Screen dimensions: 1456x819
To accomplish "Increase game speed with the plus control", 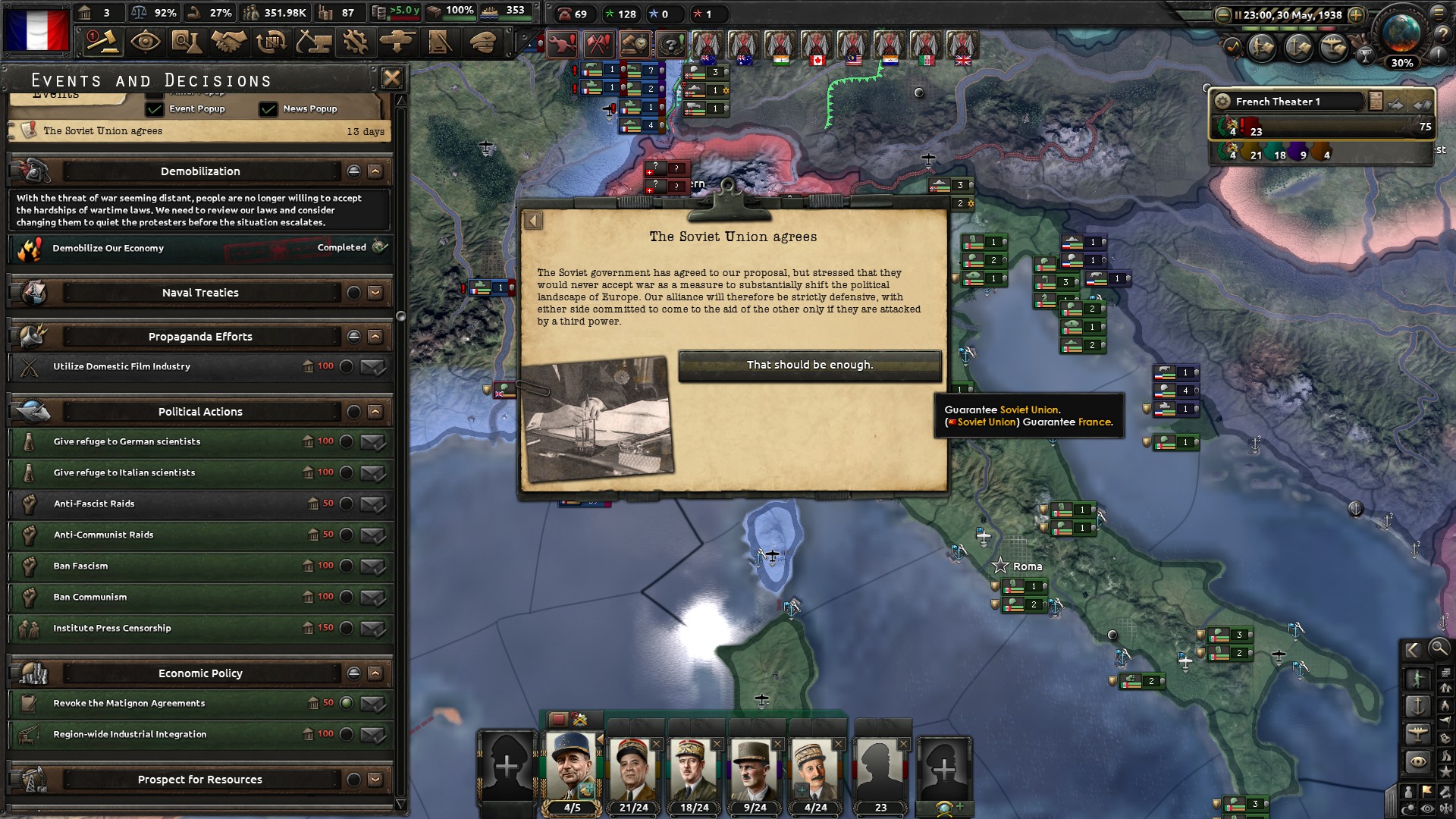I will coord(1357,14).
